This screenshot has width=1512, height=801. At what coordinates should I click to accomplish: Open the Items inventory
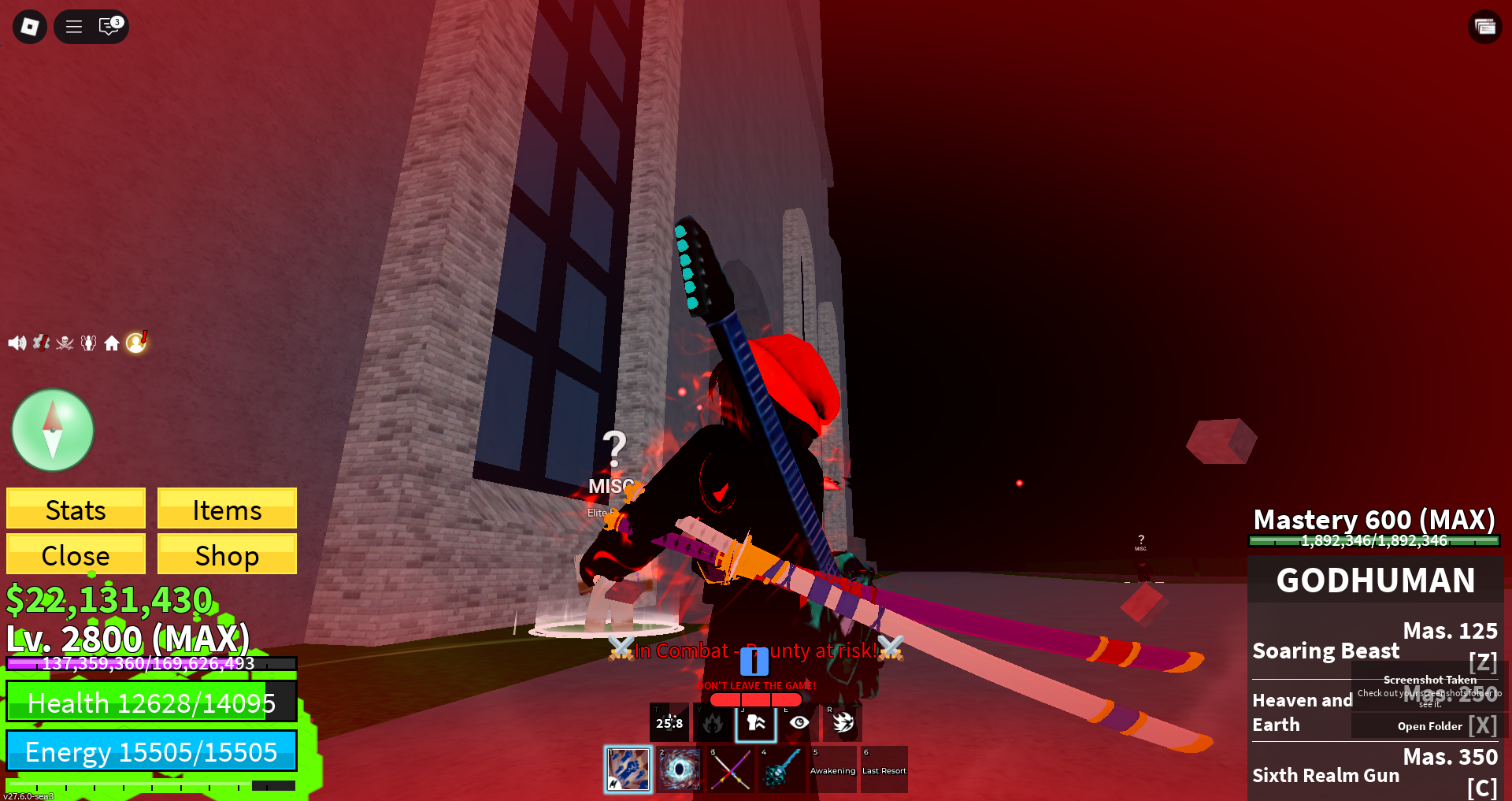227,509
